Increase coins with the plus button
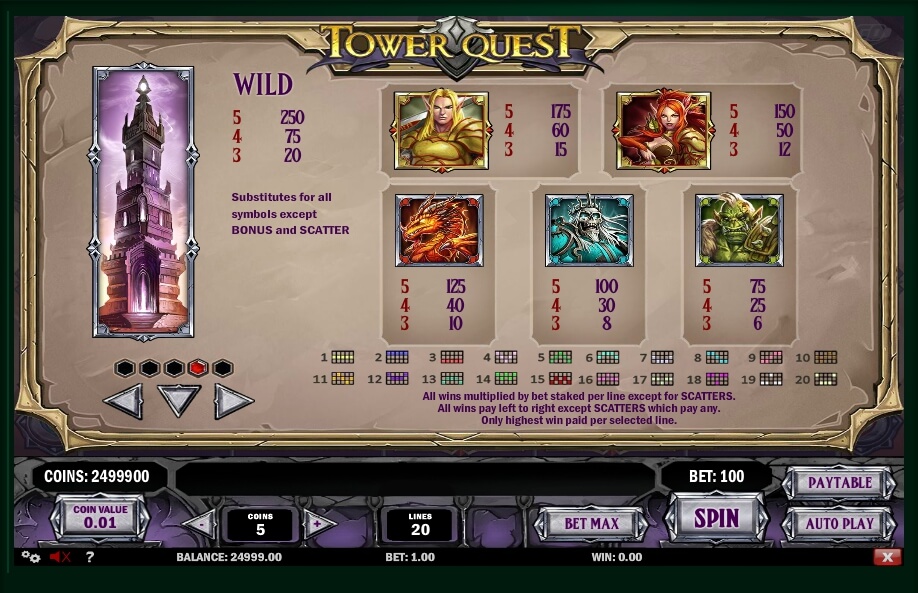This screenshot has width=918, height=593. [x=318, y=523]
